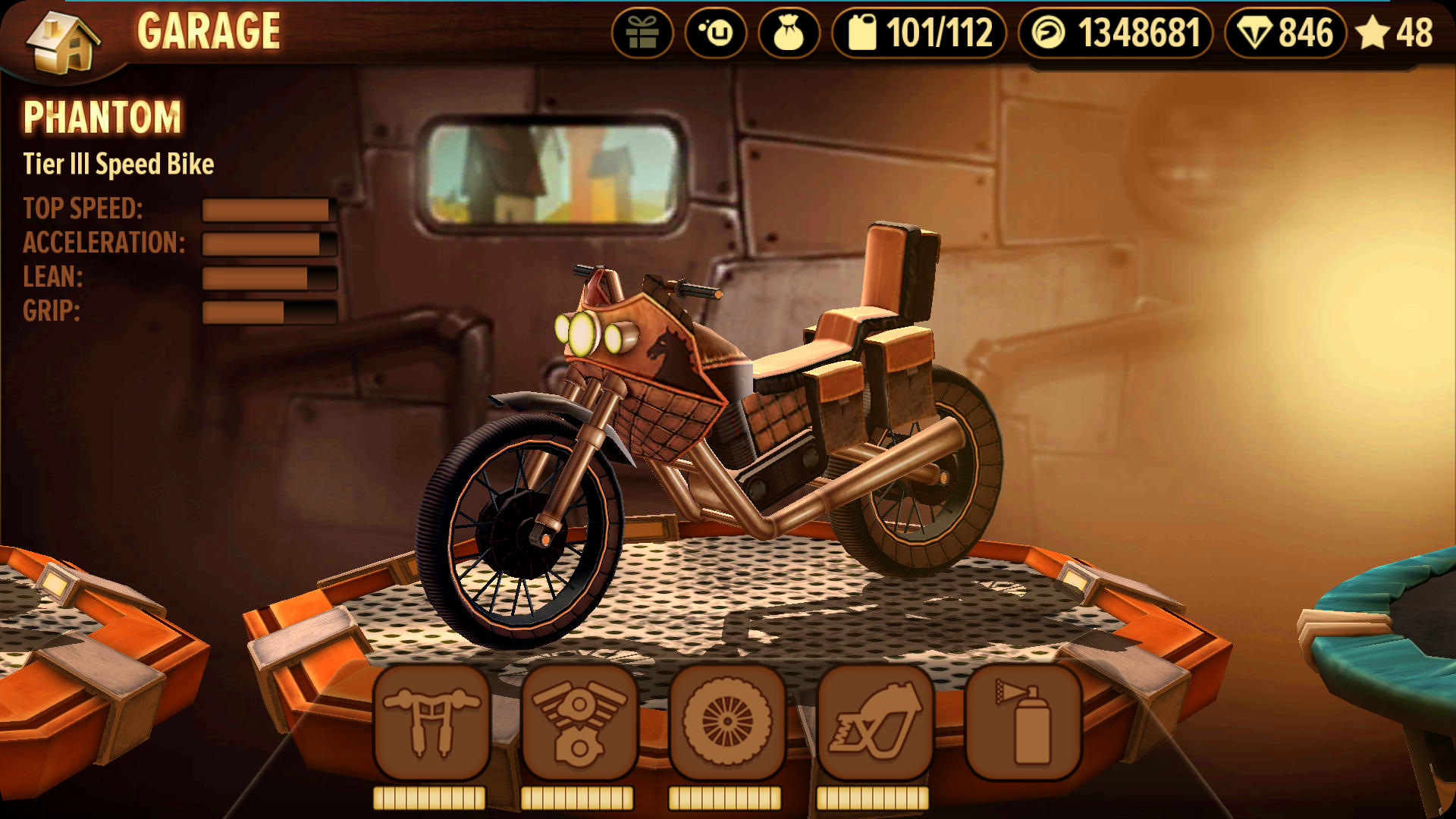
Task: Select the handlebar upgrade
Action: (x=431, y=722)
